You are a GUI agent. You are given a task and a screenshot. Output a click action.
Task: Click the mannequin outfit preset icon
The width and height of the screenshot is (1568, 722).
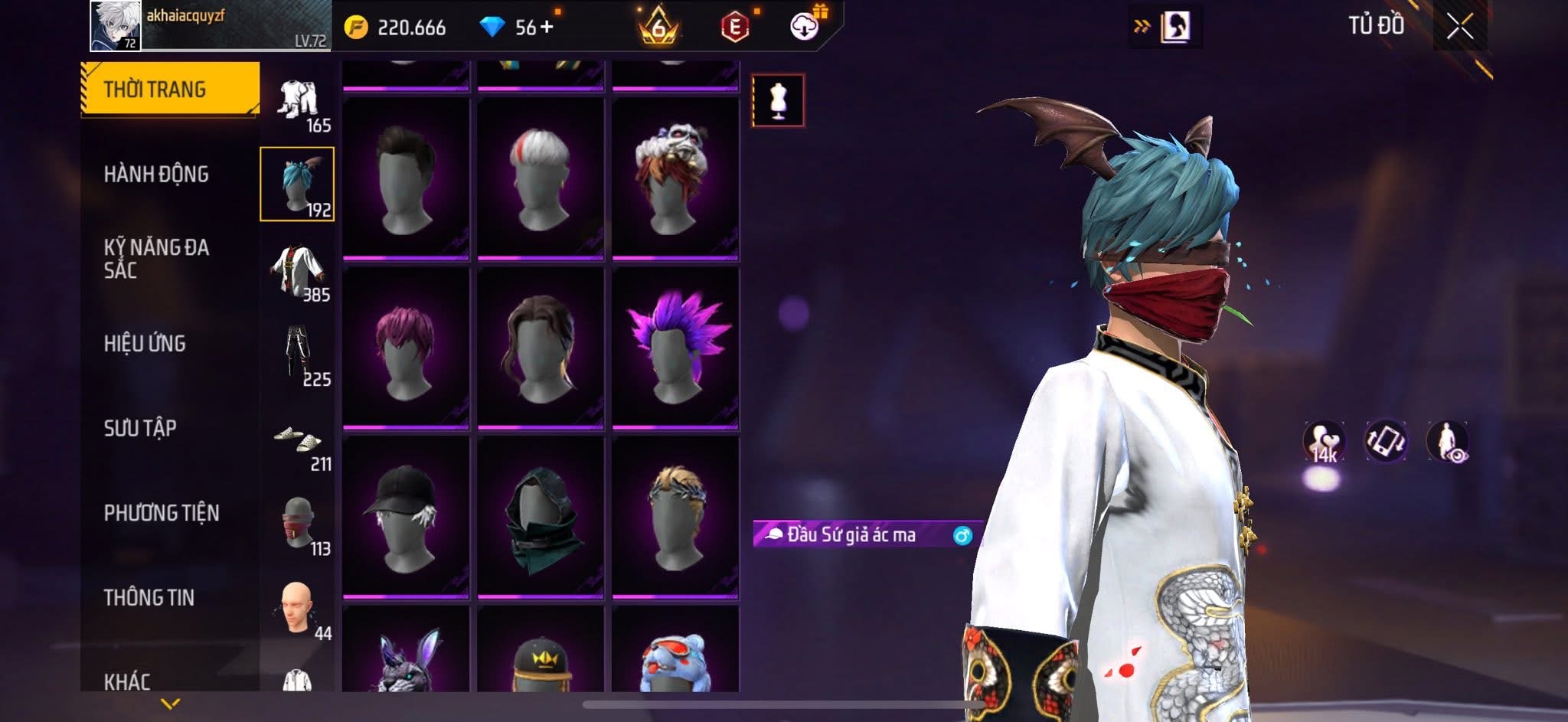point(778,100)
